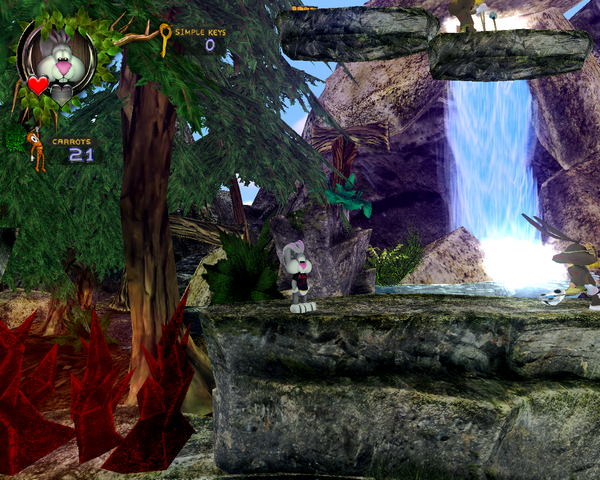
Task: Select the golden Simple Keys icon
Action: (164, 39)
